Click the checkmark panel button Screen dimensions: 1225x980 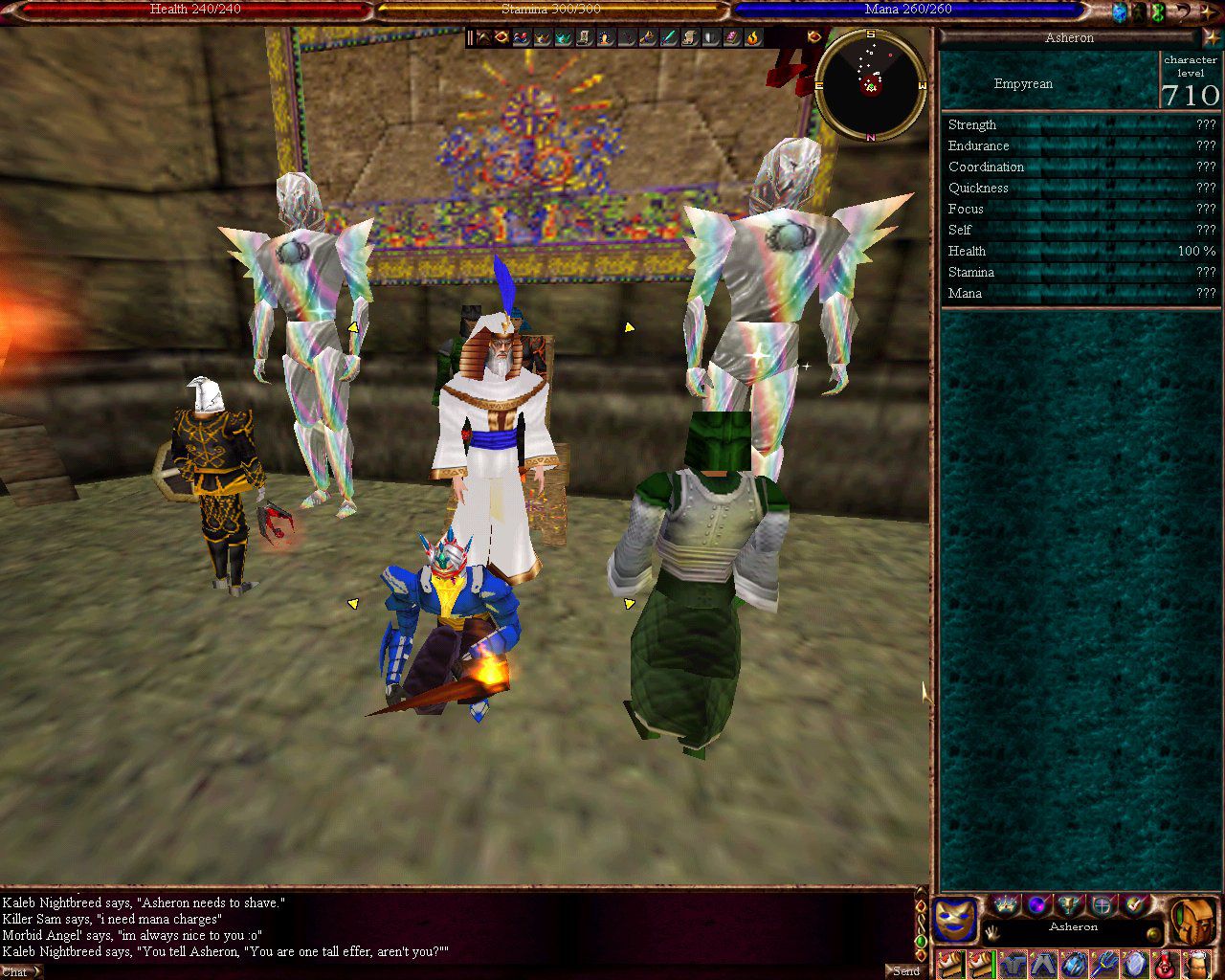[x=1135, y=904]
